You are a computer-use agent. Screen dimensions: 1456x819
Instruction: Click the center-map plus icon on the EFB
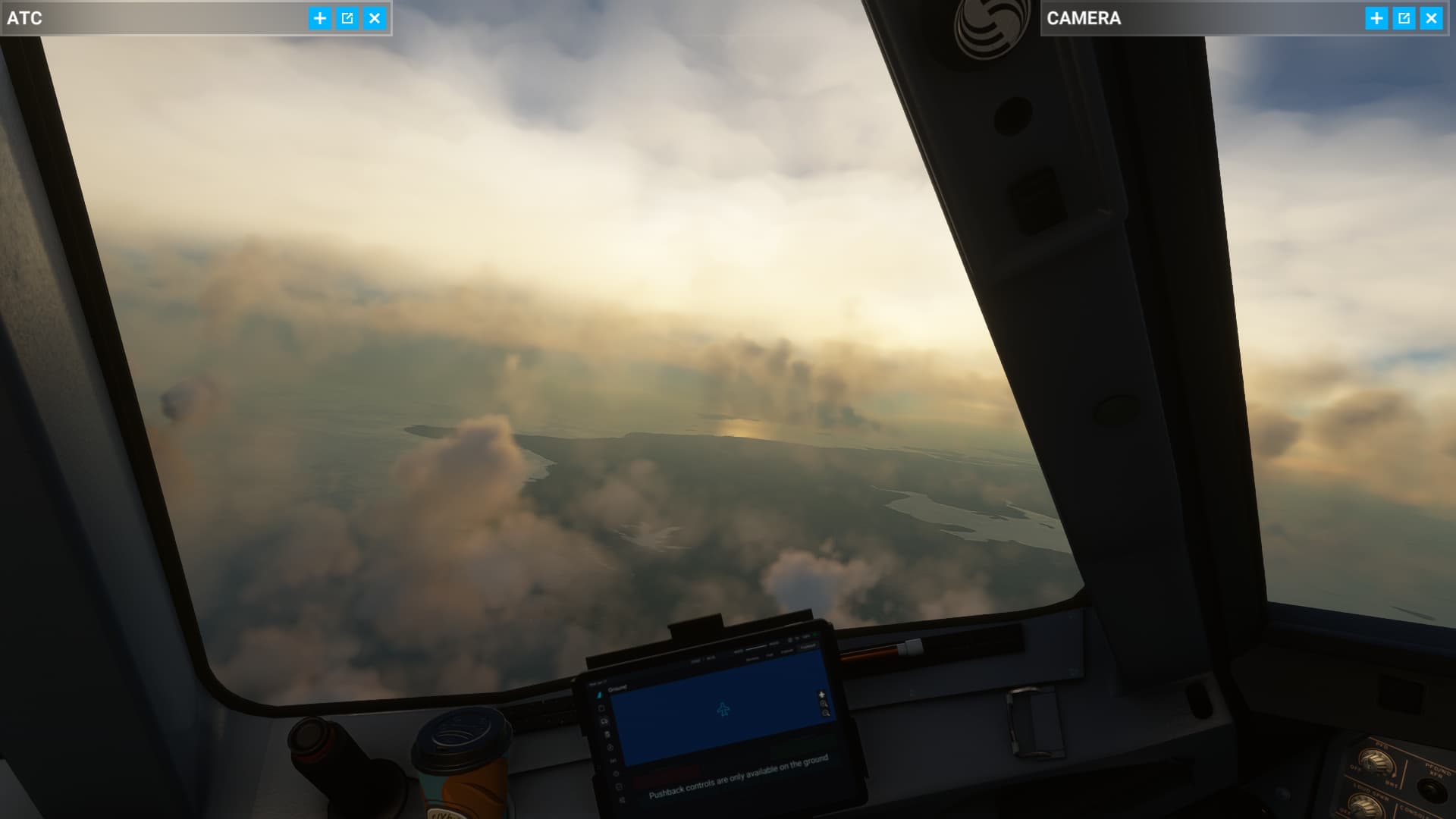click(x=822, y=695)
